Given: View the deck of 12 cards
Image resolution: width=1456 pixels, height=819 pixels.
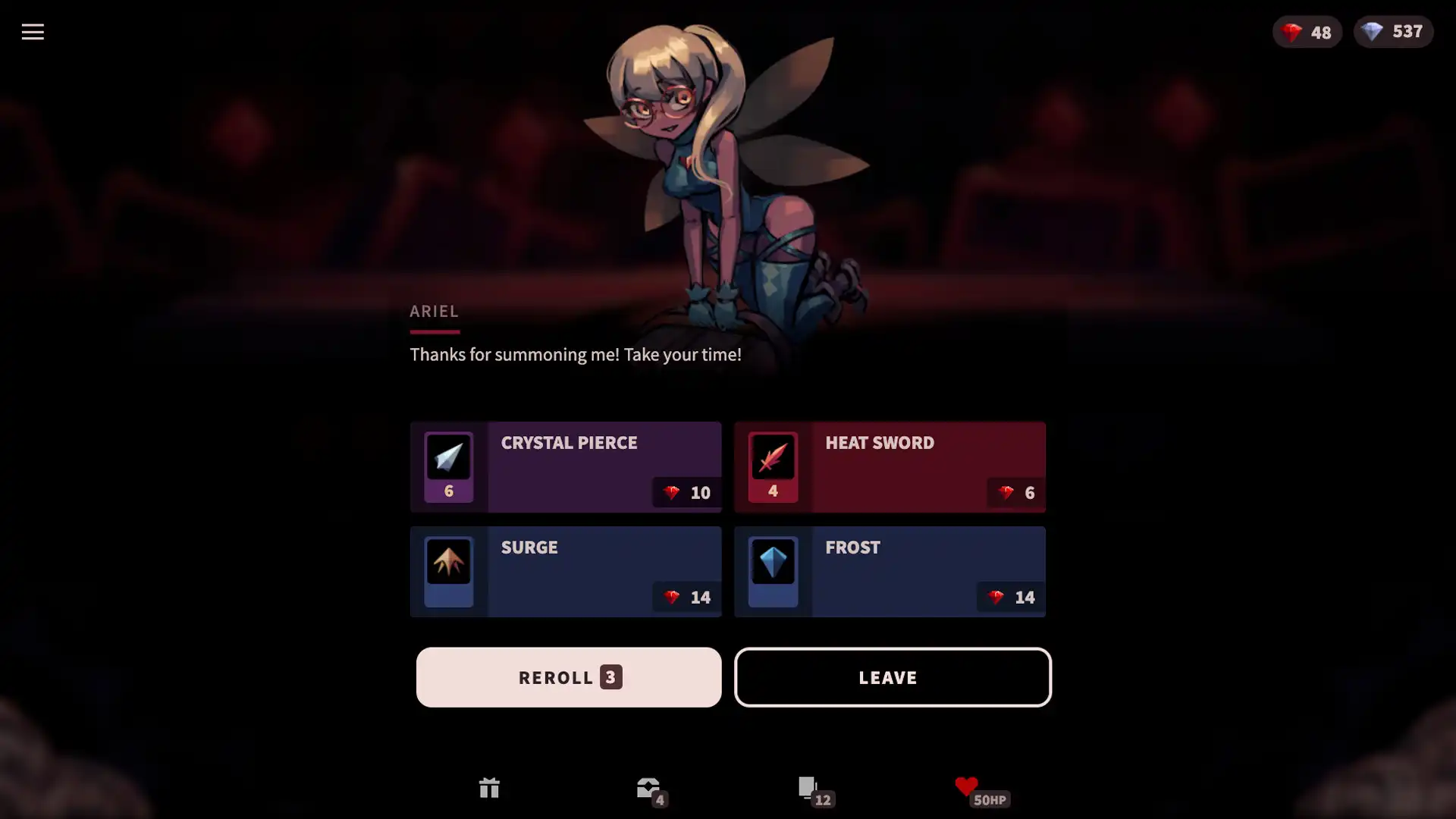Looking at the screenshot, I should point(811,789).
